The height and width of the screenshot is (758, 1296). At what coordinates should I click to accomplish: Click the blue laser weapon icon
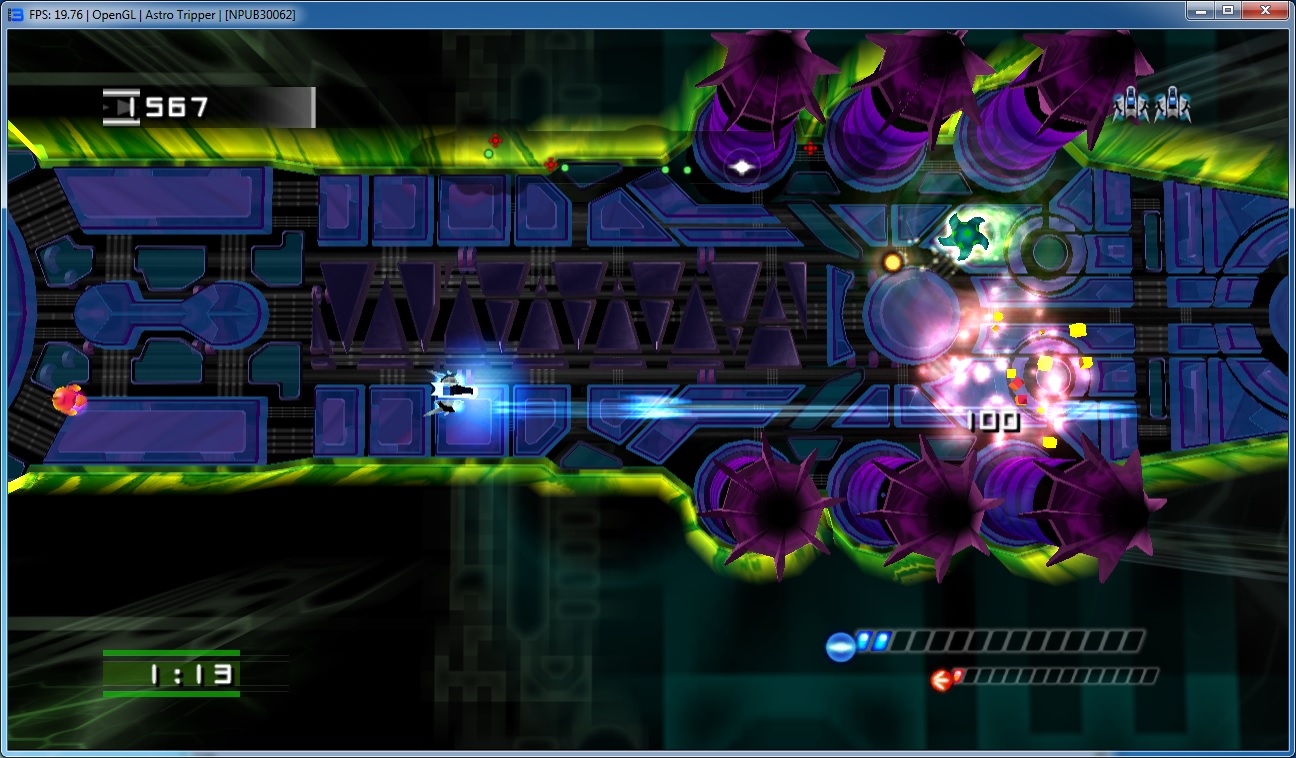point(840,647)
